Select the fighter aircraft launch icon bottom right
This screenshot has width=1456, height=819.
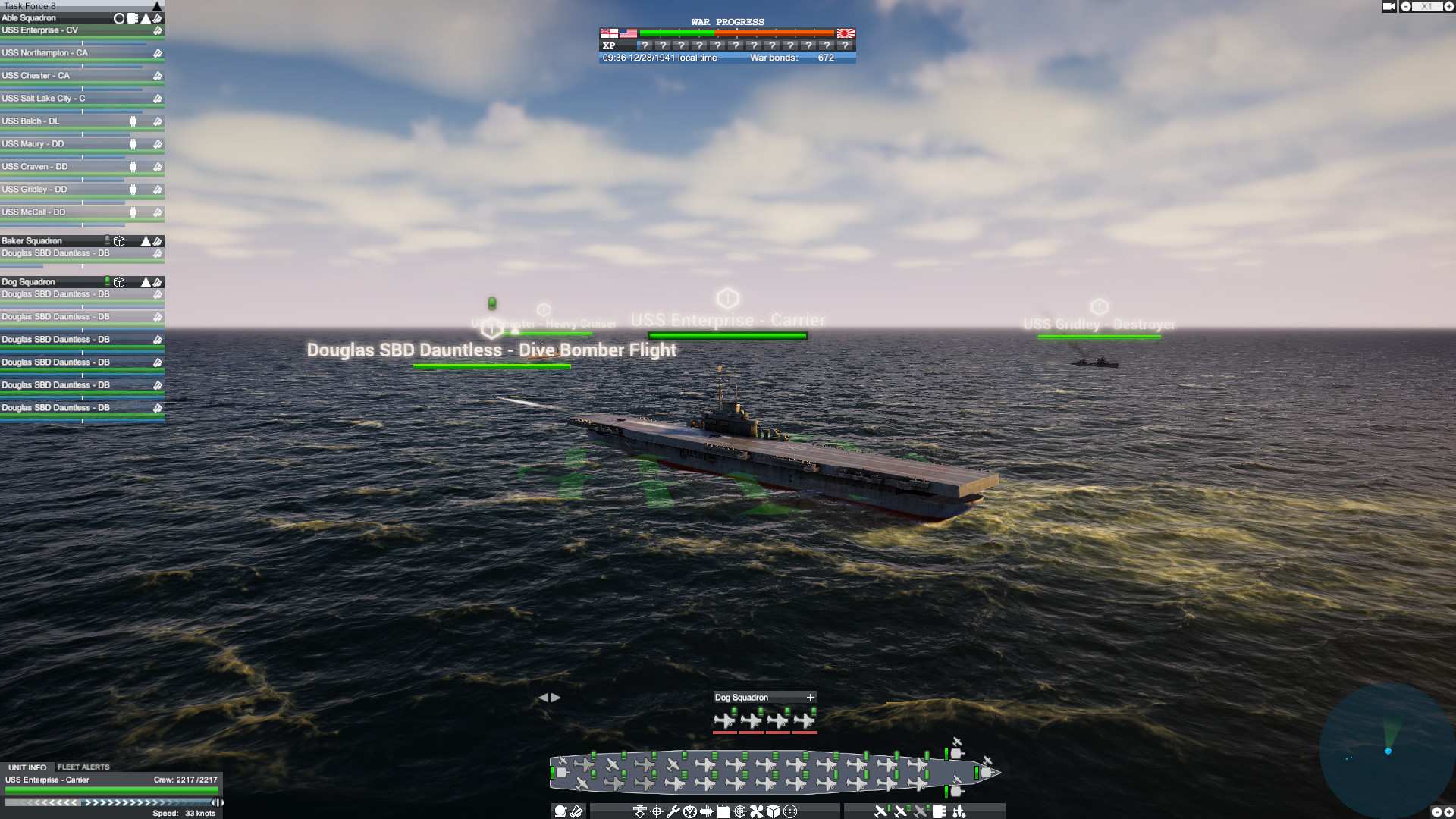[880, 811]
